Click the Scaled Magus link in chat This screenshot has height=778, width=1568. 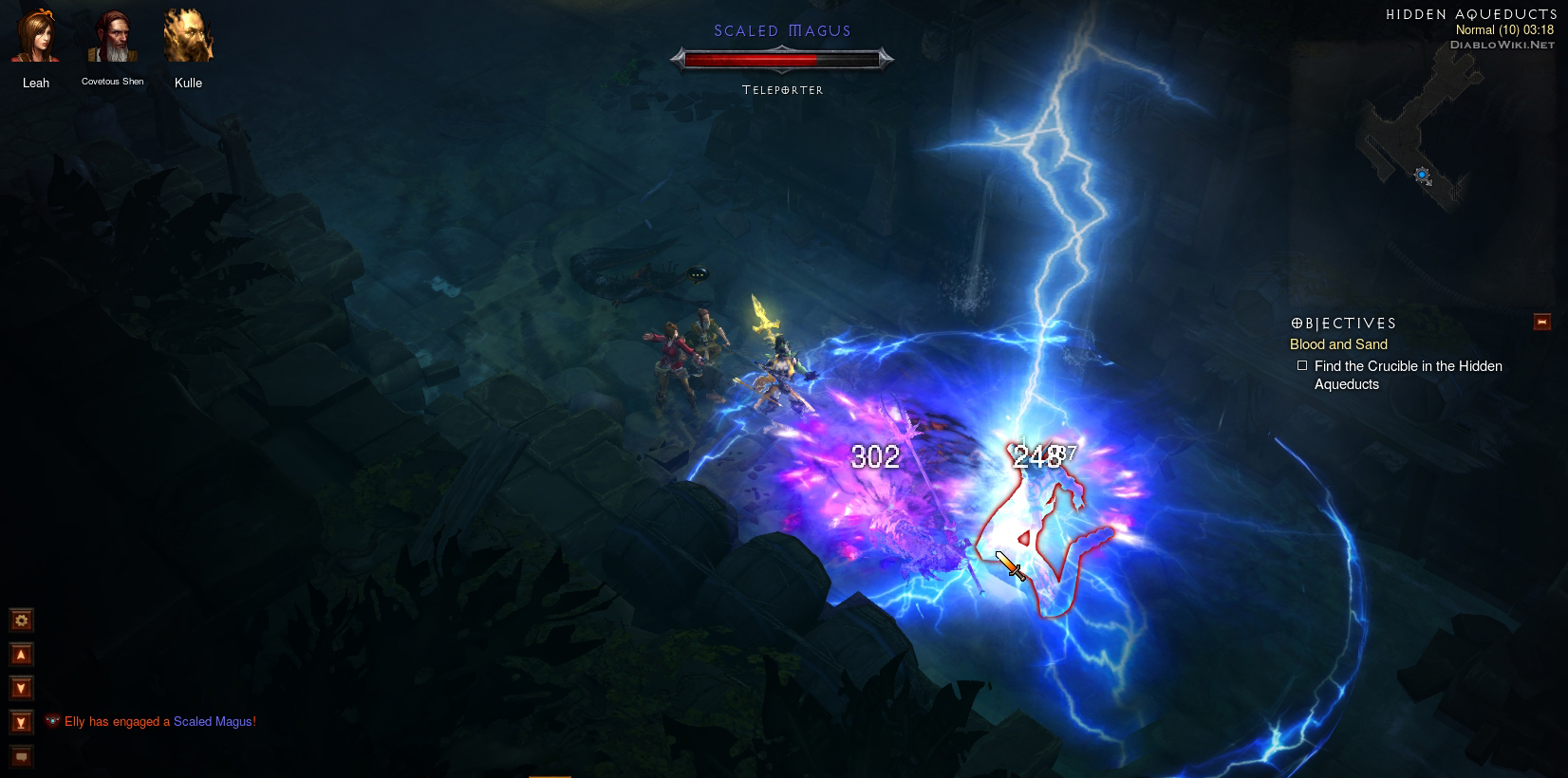click(215, 722)
